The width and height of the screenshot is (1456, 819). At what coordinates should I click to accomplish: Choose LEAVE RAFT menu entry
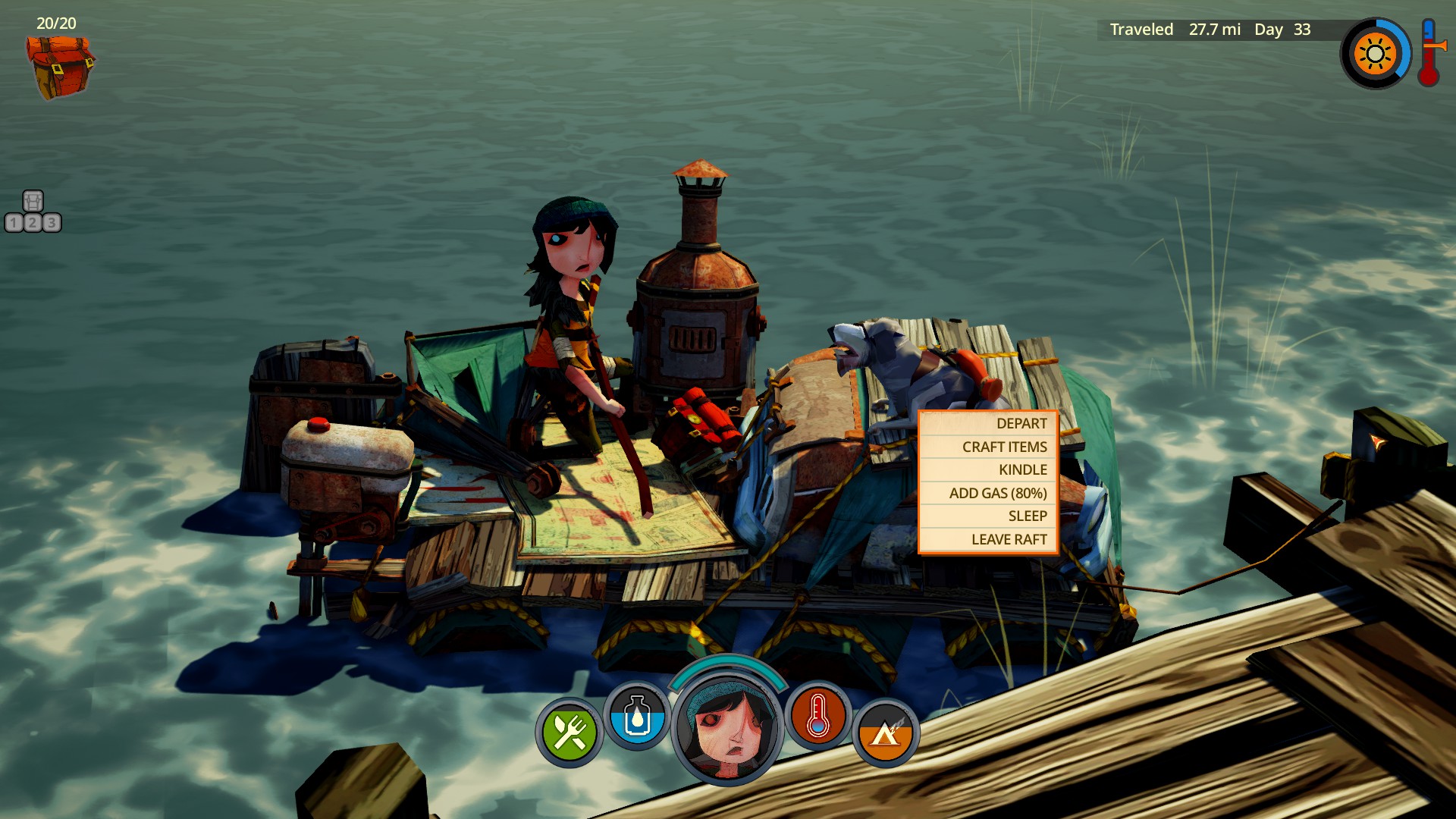point(988,539)
